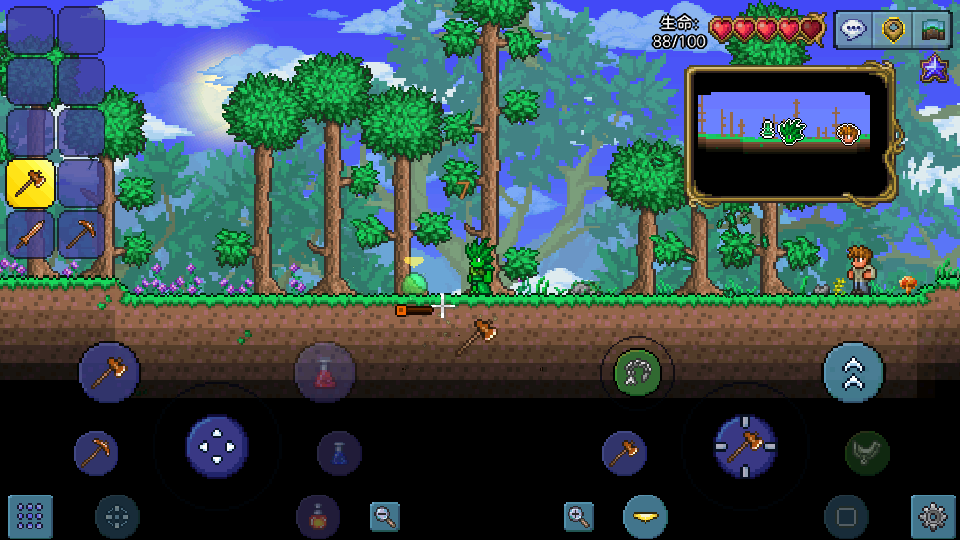Use the orange buff potion button
Screen dimensions: 960x540
pyautogui.click(x=317, y=517)
